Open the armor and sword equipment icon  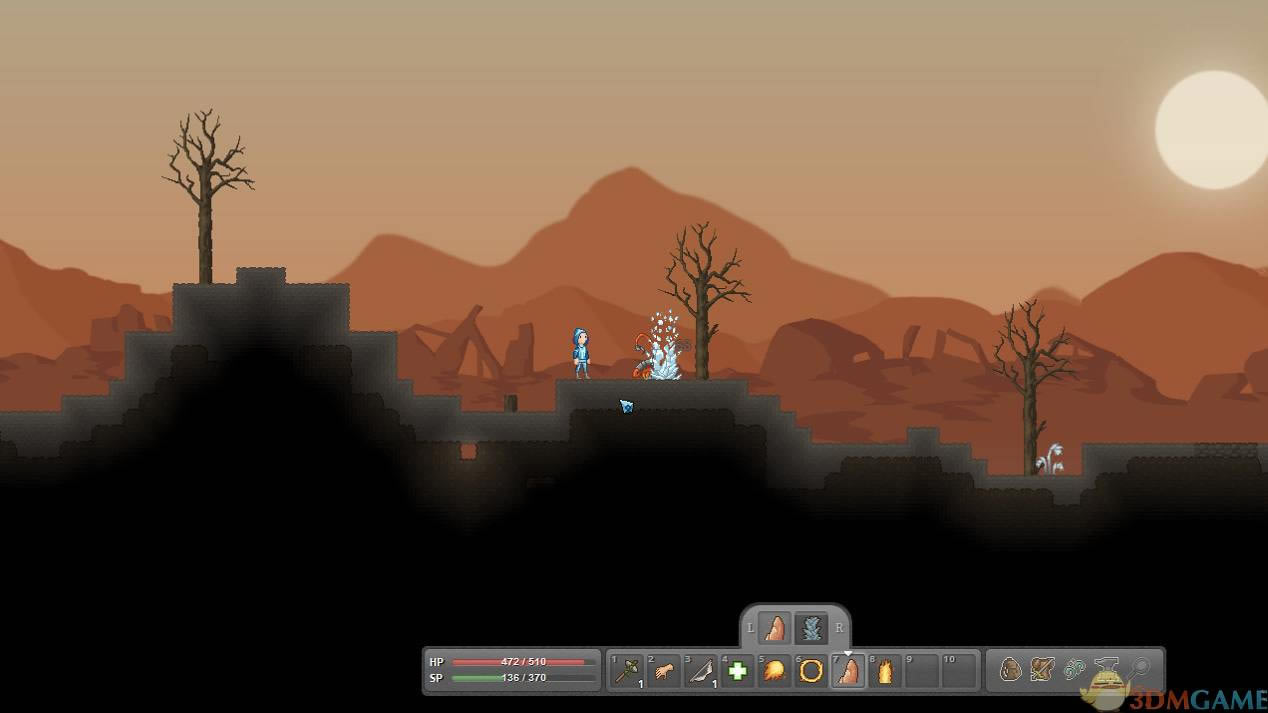click(1042, 669)
